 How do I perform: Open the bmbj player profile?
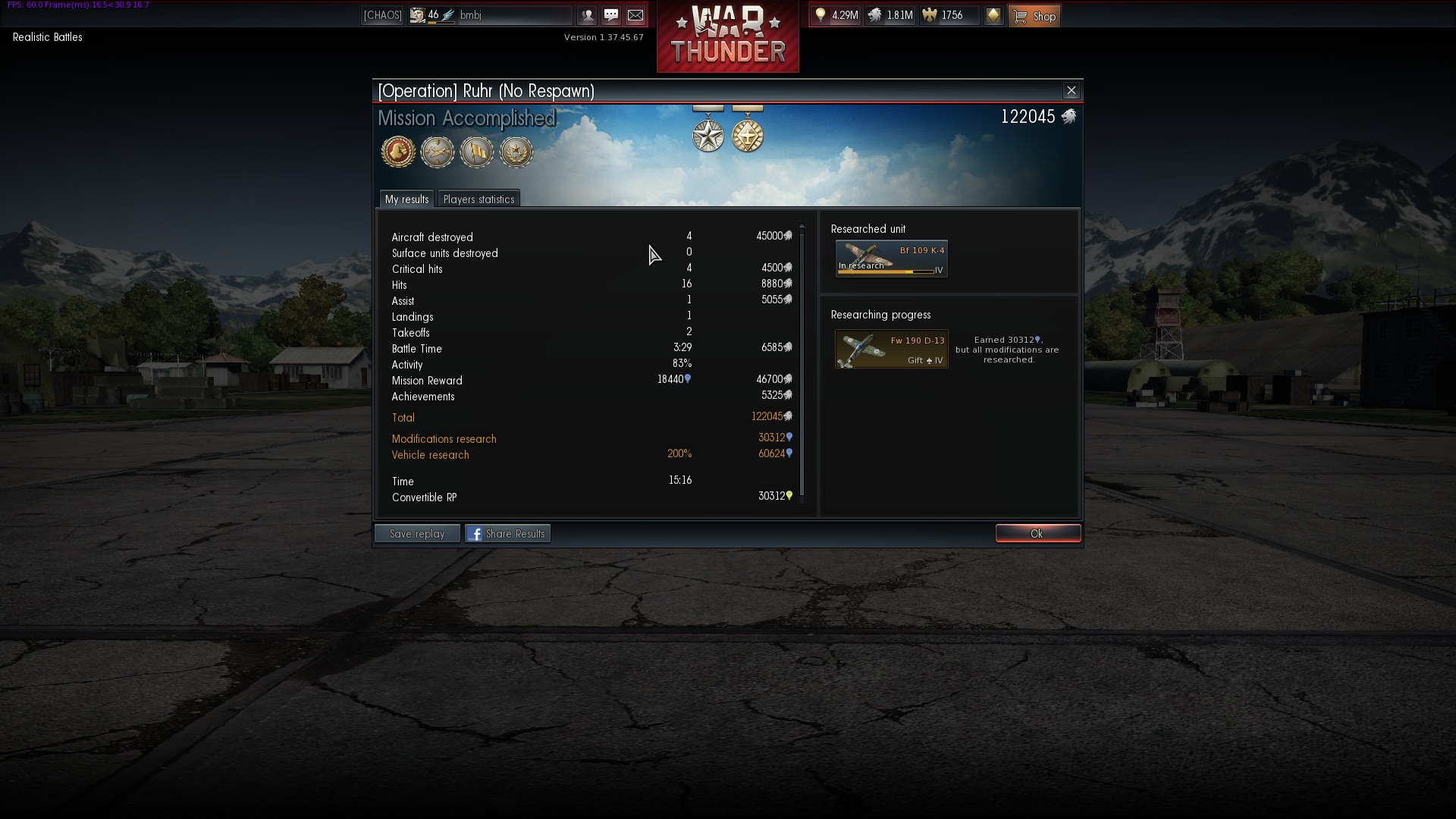click(x=470, y=15)
